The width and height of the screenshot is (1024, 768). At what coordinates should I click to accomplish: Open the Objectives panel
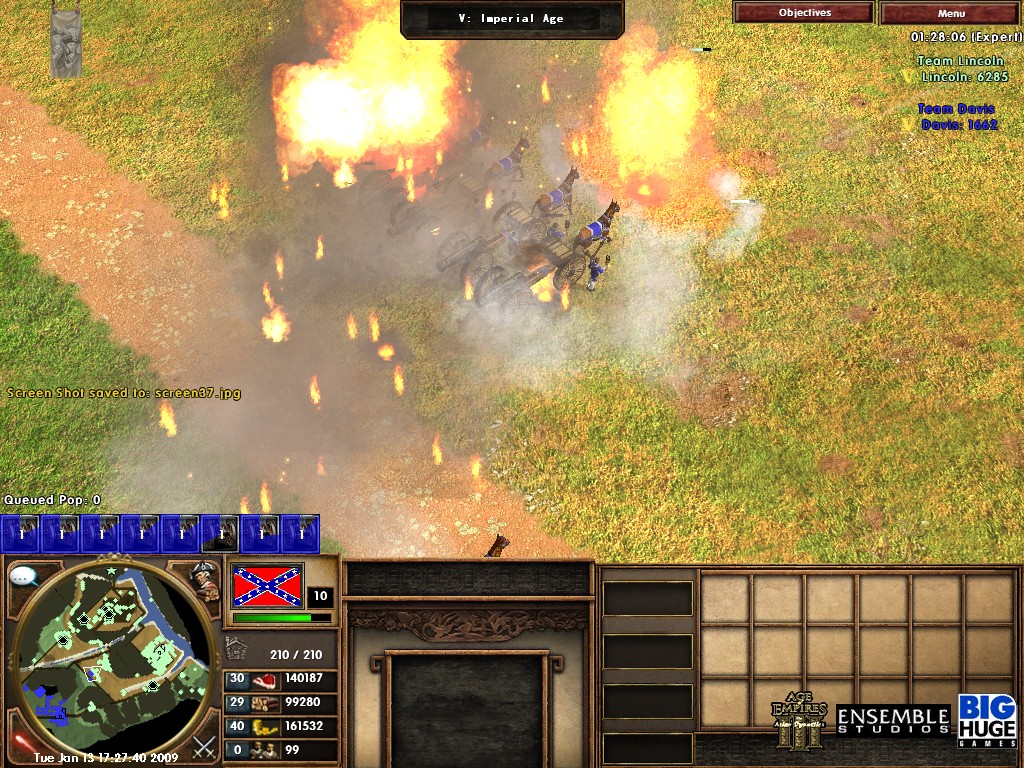pos(804,13)
